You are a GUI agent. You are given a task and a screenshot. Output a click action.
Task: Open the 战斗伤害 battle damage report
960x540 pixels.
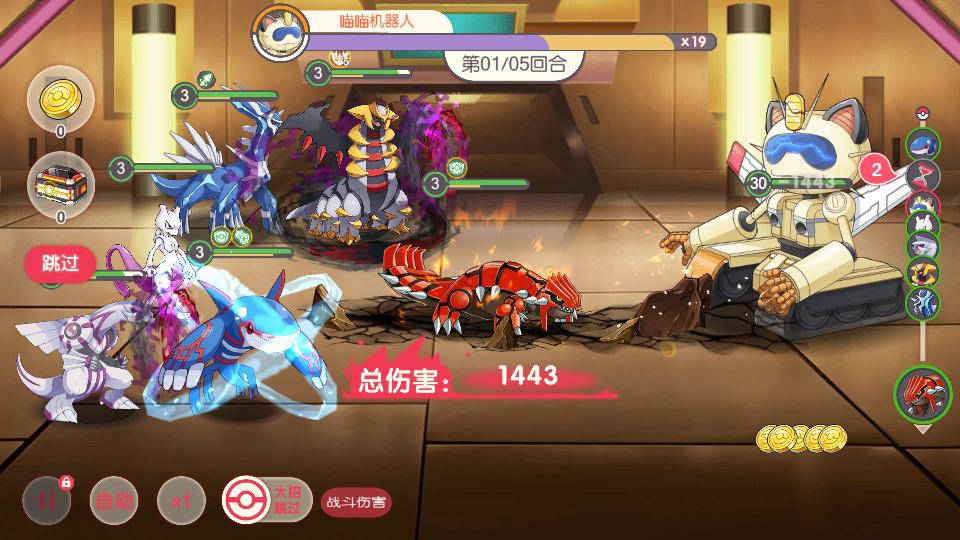click(x=356, y=502)
